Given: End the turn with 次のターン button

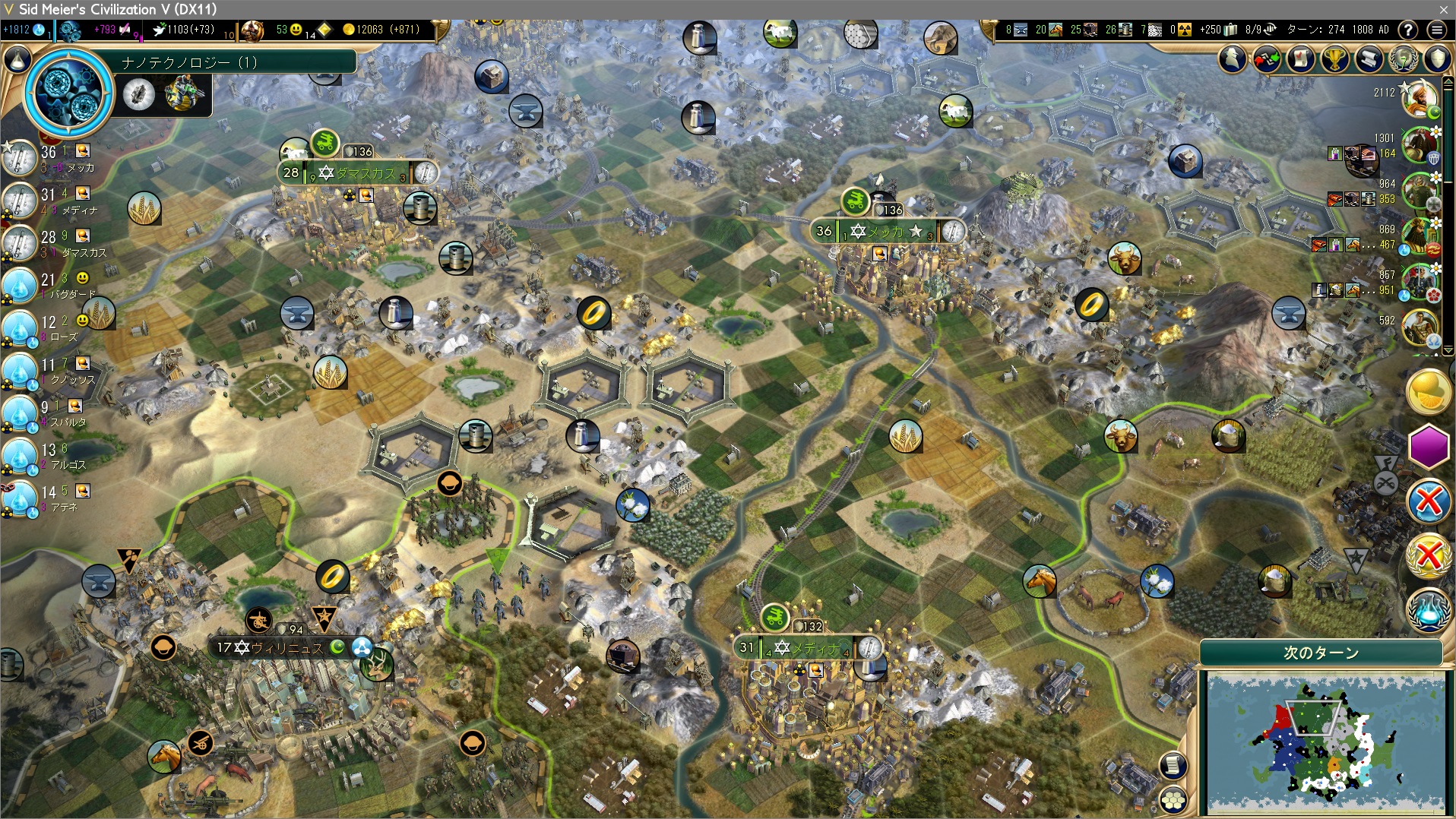Looking at the screenshot, I should point(1321,653).
